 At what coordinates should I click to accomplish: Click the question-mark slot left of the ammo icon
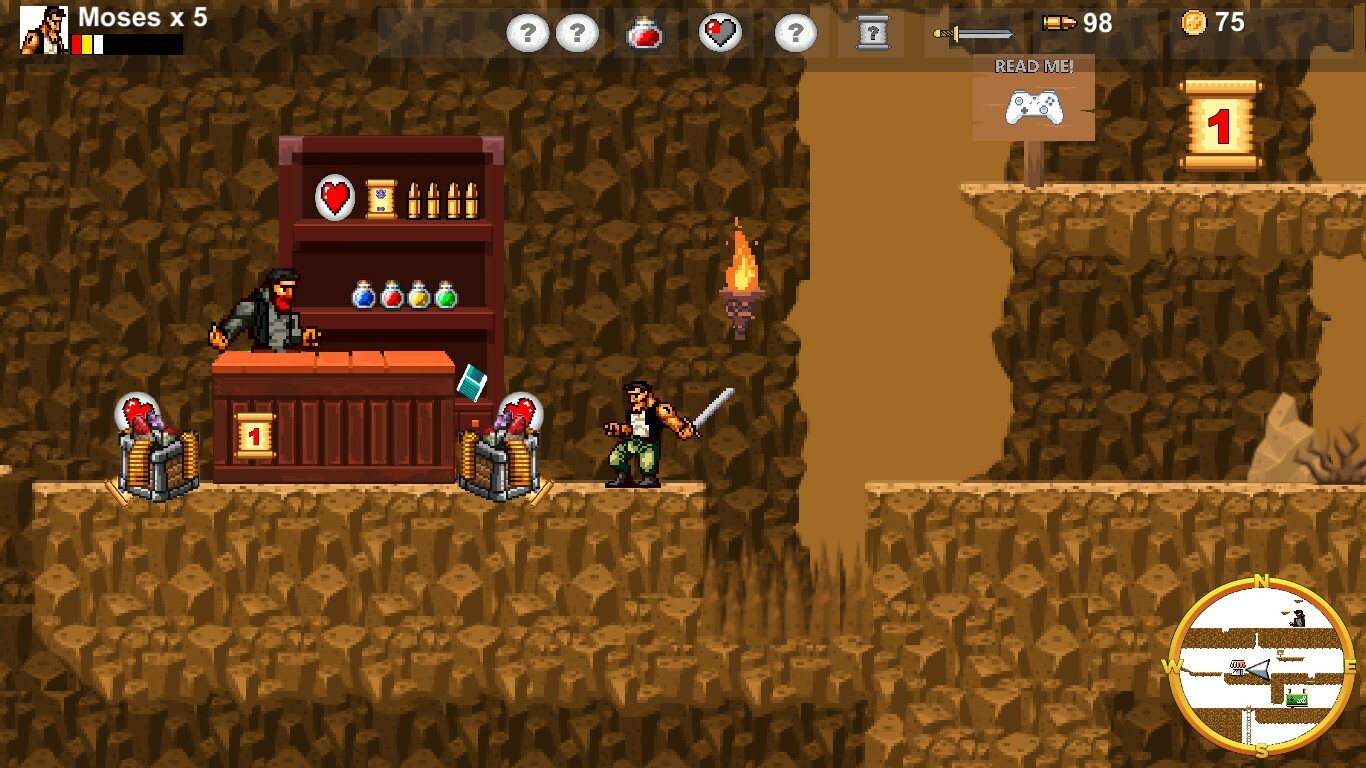coord(794,32)
